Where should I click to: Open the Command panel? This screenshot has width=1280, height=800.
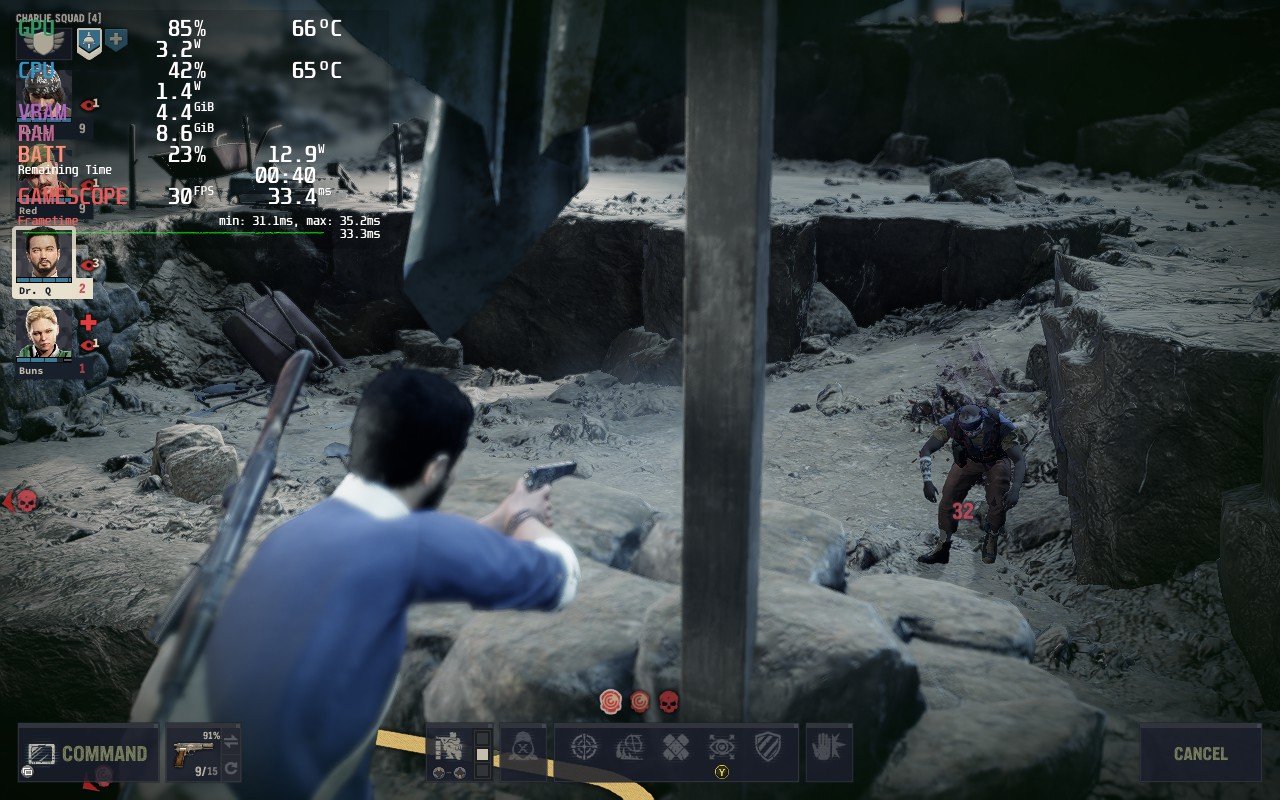(88, 753)
